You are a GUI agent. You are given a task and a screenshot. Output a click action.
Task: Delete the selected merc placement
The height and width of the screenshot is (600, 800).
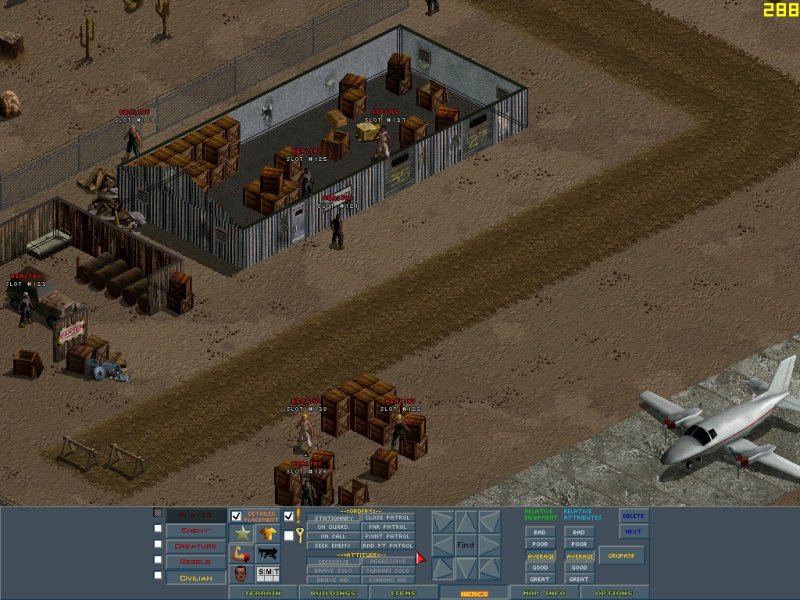634,516
